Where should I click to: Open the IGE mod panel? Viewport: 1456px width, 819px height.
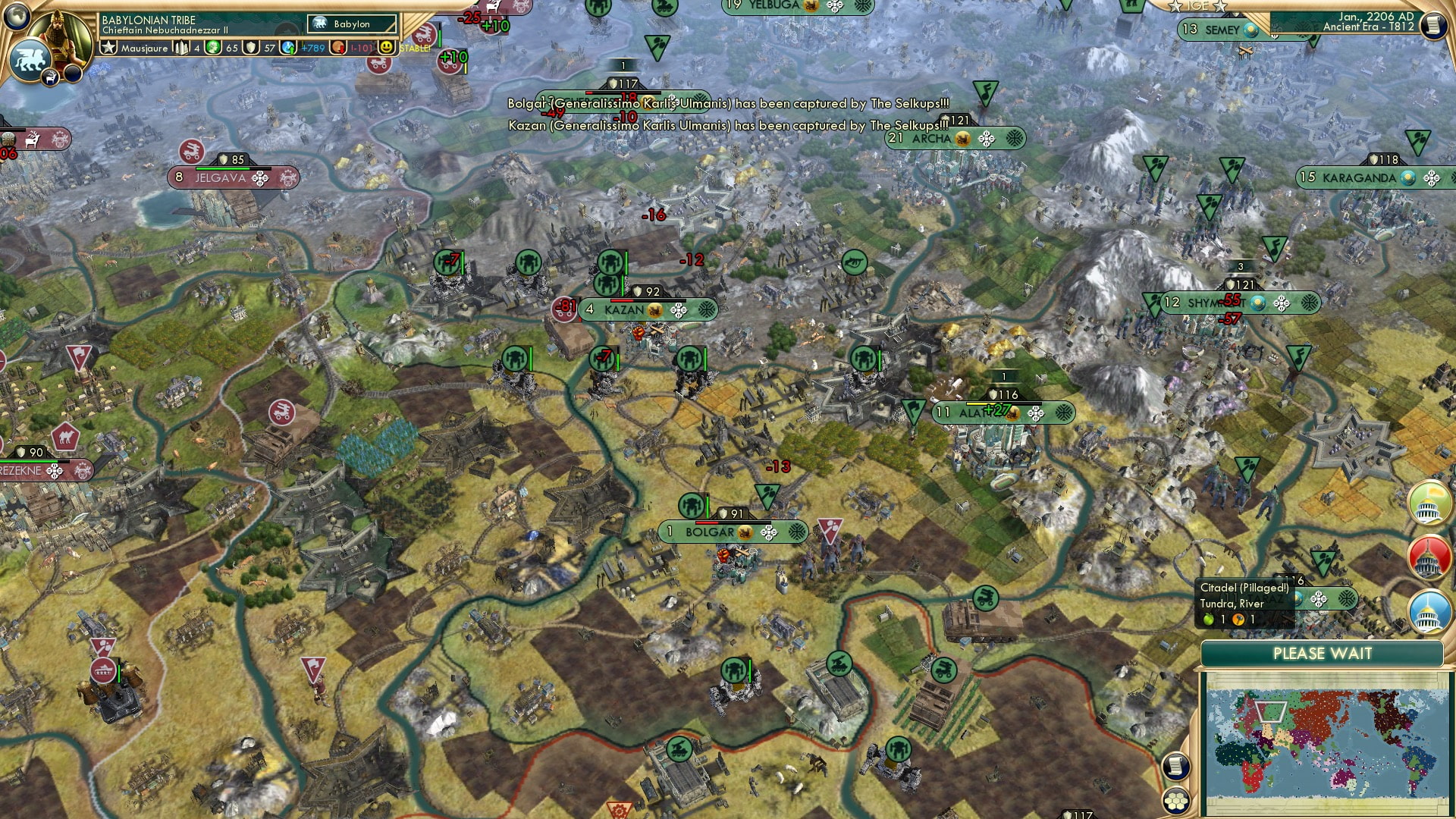1196,6
